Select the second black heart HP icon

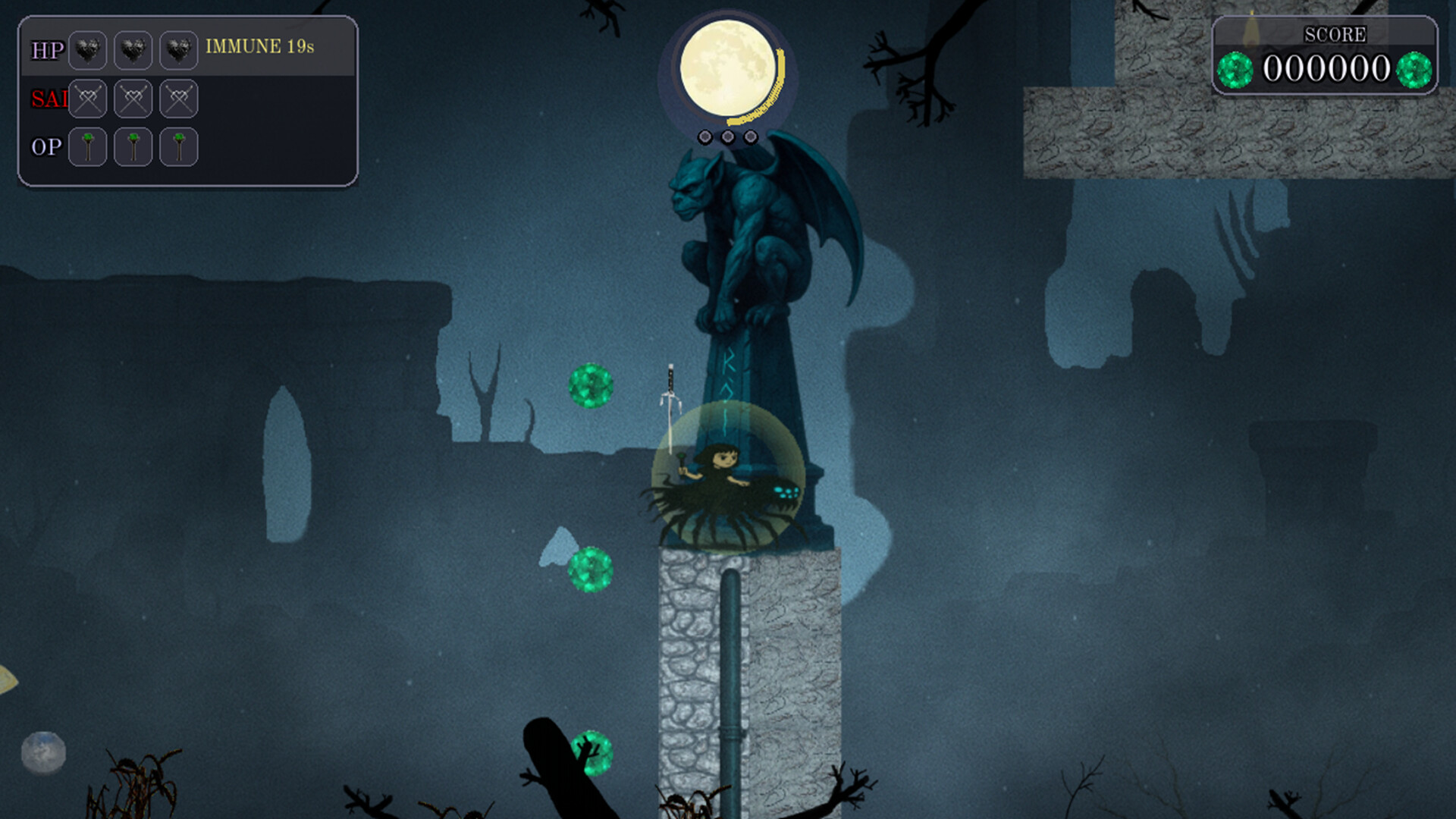point(133,50)
